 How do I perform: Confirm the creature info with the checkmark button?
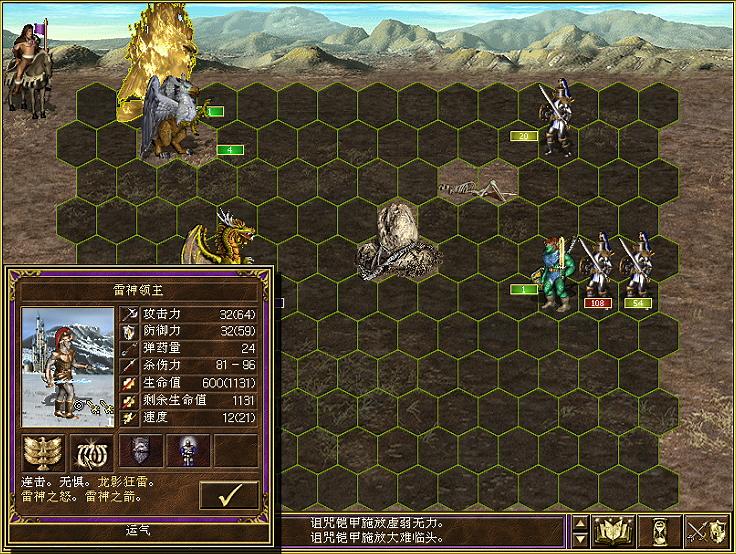pyautogui.click(x=229, y=495)
